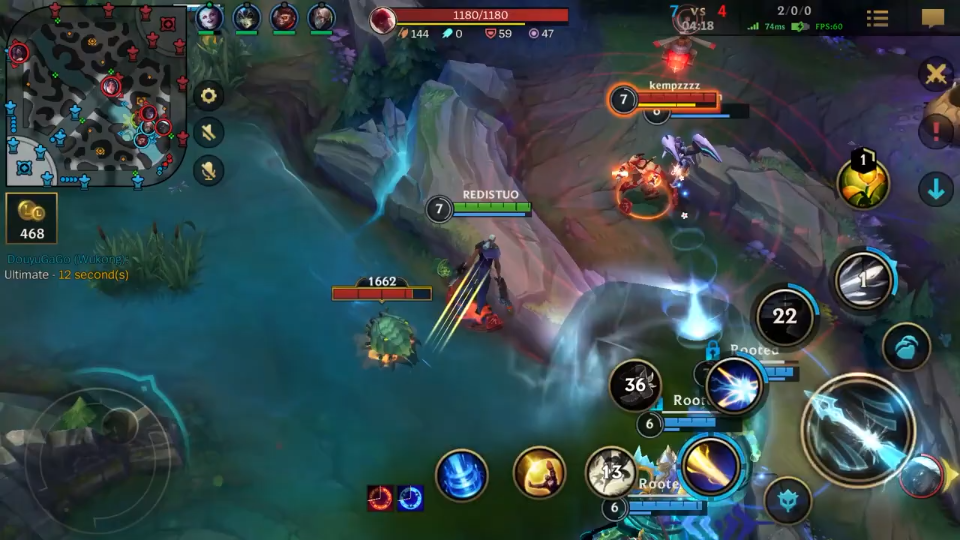Toggle the muted microphone button
Viewport: 960px width, 540px height.
pos(209,170)
